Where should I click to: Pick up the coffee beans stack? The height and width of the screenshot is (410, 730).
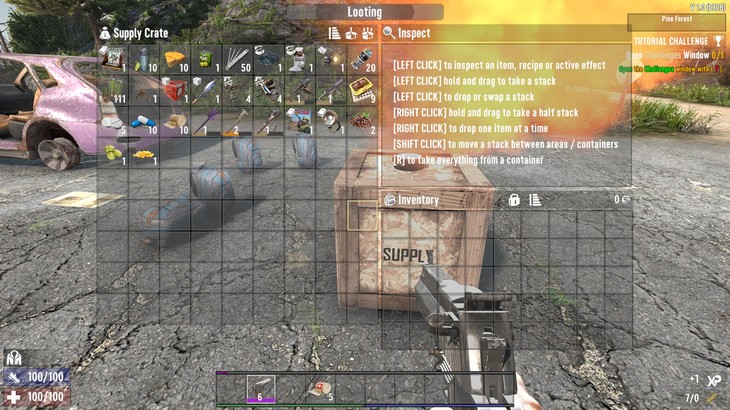pyautogui.click(x=360, y=121)
